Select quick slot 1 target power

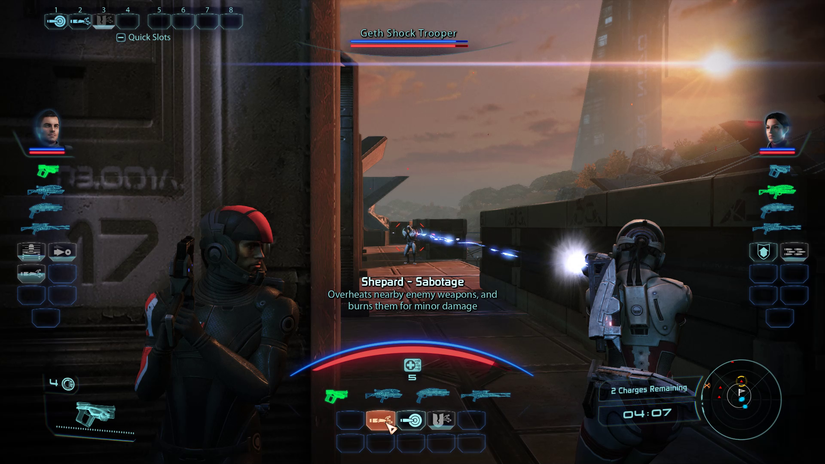point(56,21)
